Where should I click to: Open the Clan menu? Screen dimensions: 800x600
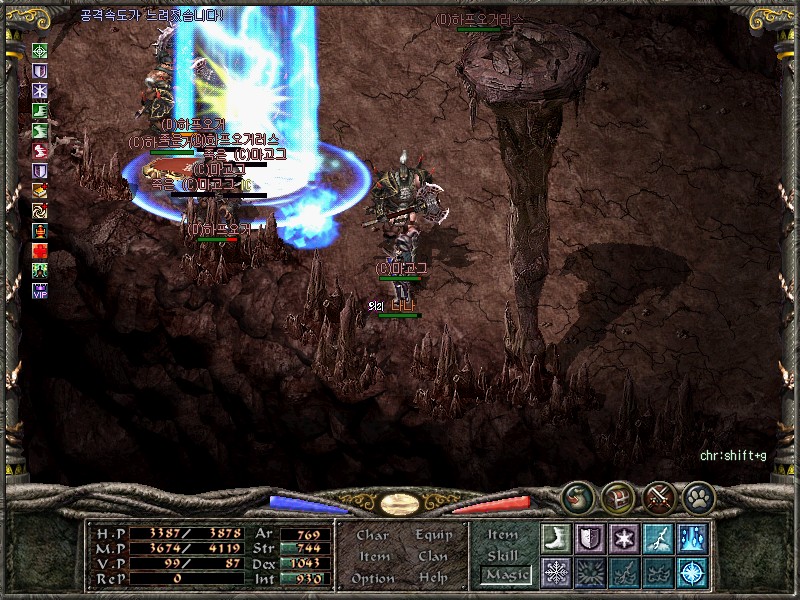tap(433, 556)
